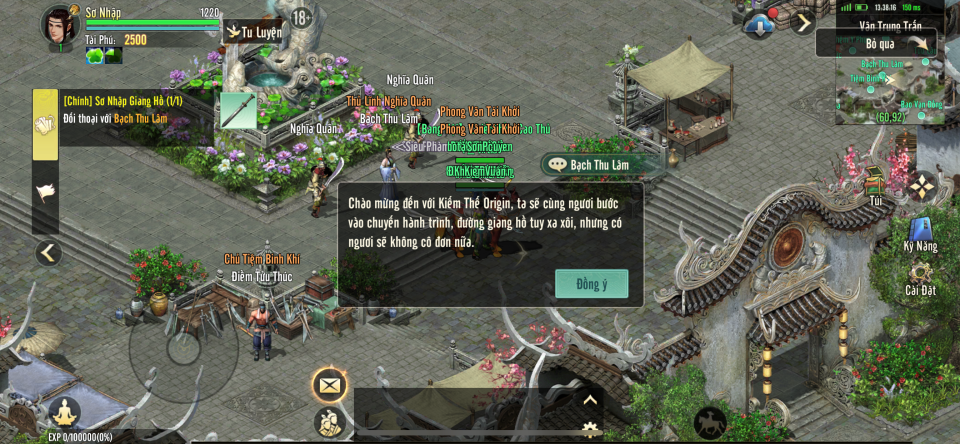Viewport: 960px width, 444px height.
Task: Open the Cài Đặt settings
Action: [x=920, y=277]
